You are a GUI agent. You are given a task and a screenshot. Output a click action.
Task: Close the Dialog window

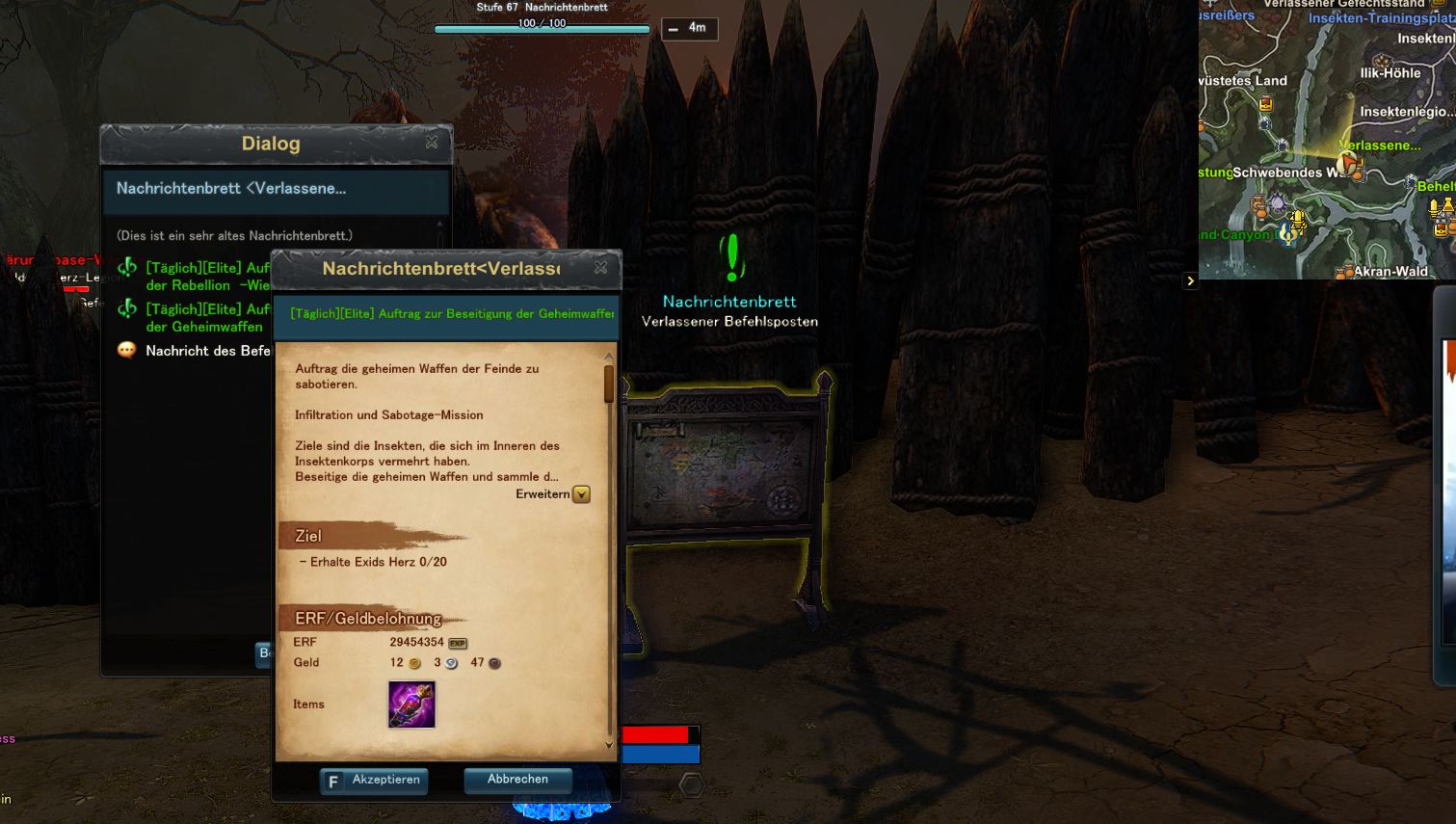[x=432, y=143]
